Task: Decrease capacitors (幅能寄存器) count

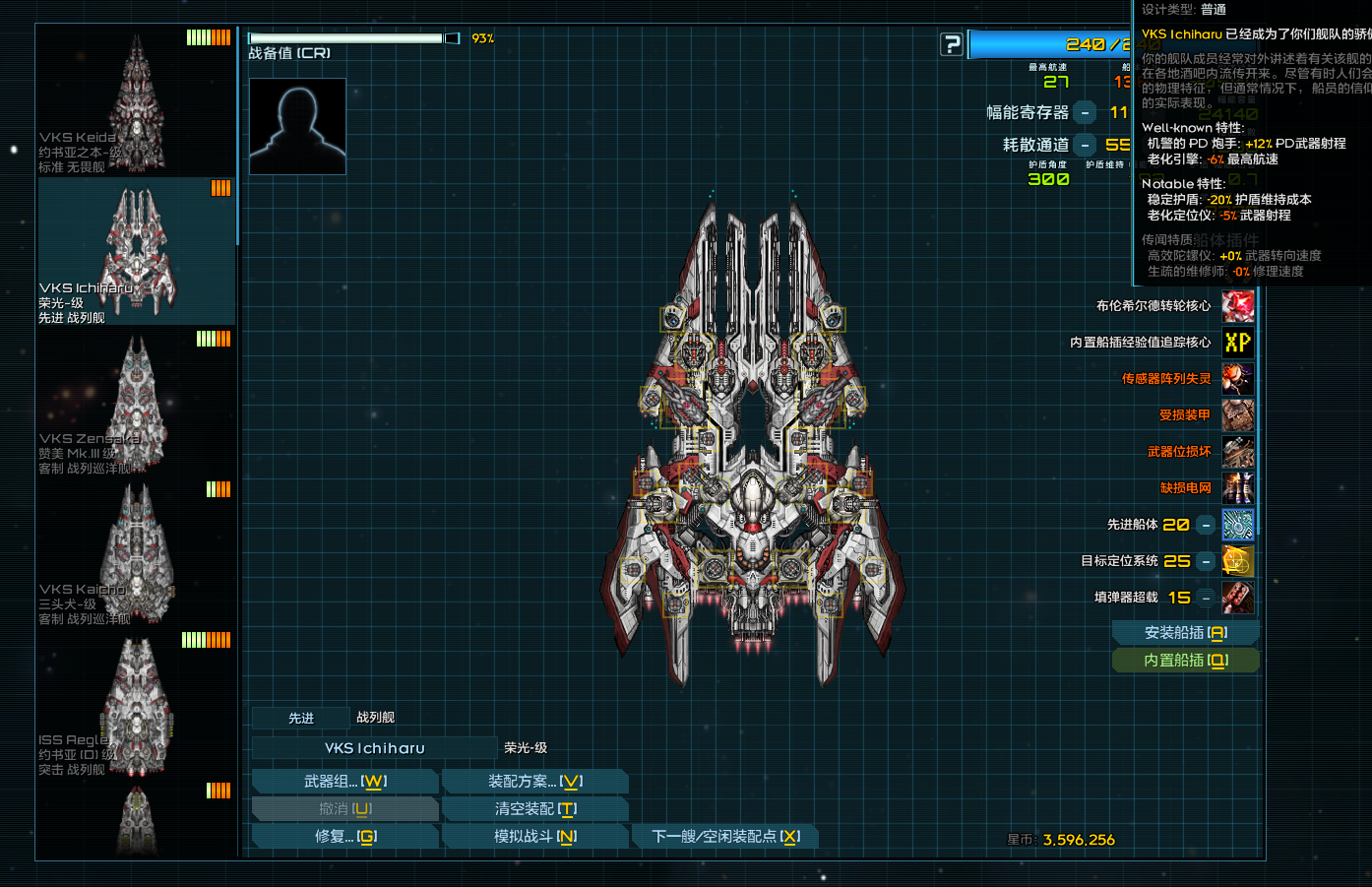Action: point(1085,113)
